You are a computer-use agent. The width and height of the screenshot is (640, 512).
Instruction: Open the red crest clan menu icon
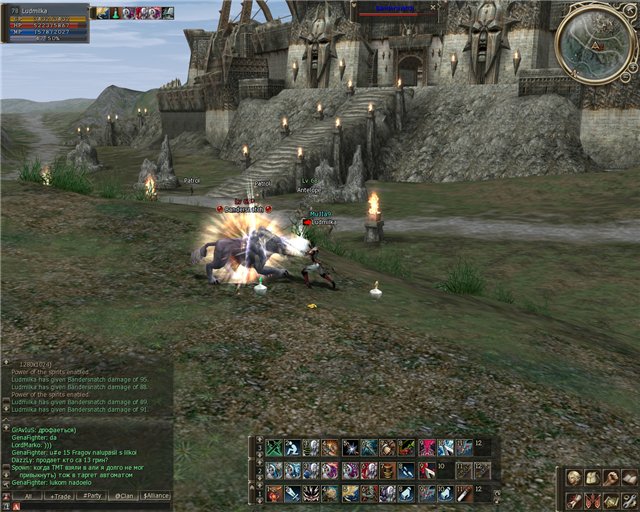(x=592, y=500)
